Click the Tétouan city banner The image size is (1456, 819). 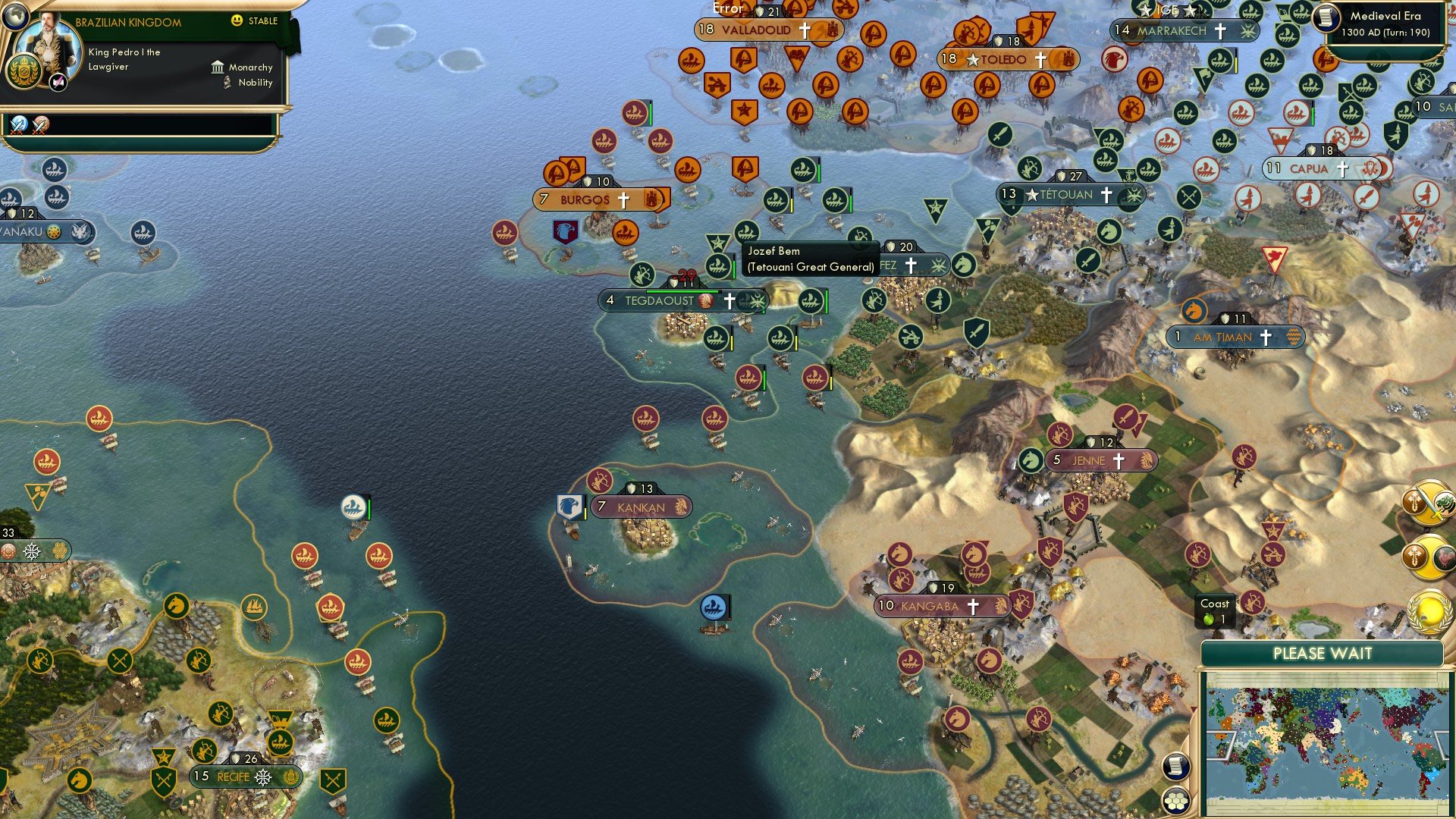tap(1062, 195)
